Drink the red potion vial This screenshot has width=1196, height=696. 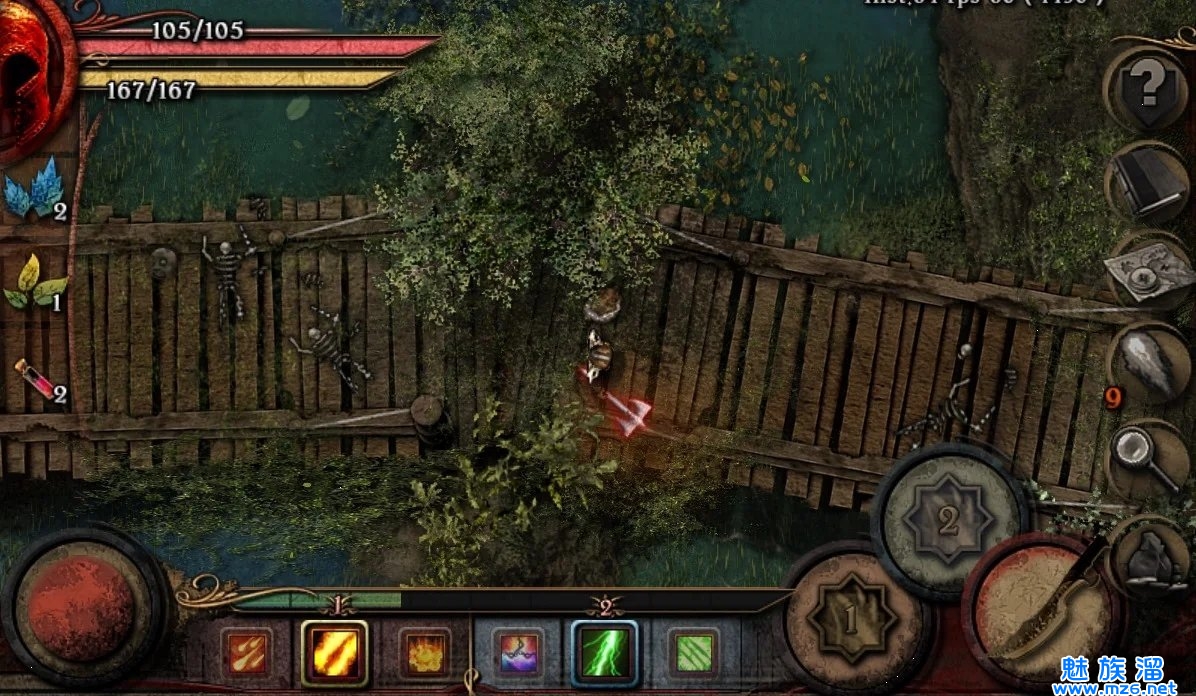(x=38, y=381)
